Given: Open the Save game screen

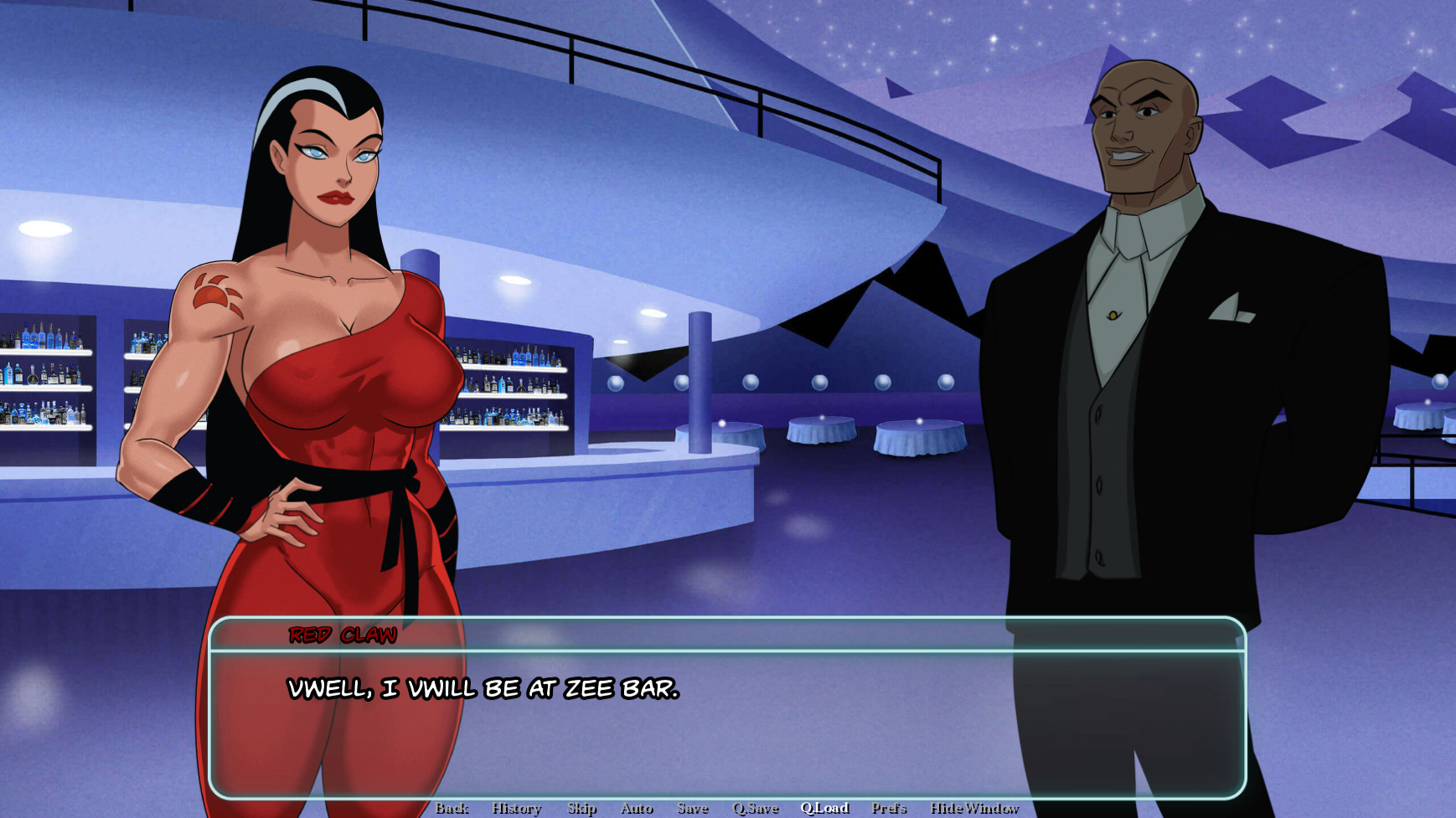Looking at the screenshot, I should pos(692,808).
